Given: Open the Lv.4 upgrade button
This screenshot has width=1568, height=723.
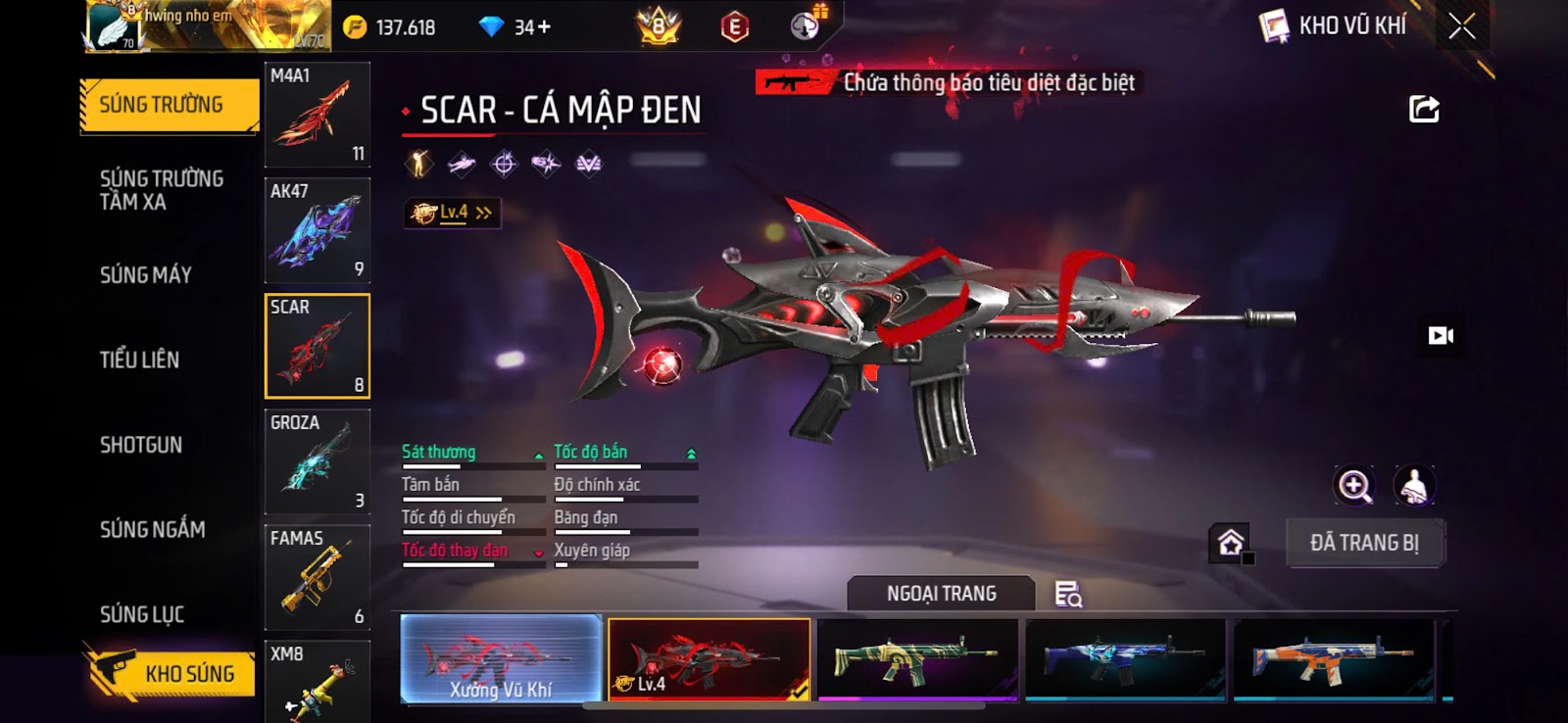Looking at the screenshot, I should pos(453,213).
